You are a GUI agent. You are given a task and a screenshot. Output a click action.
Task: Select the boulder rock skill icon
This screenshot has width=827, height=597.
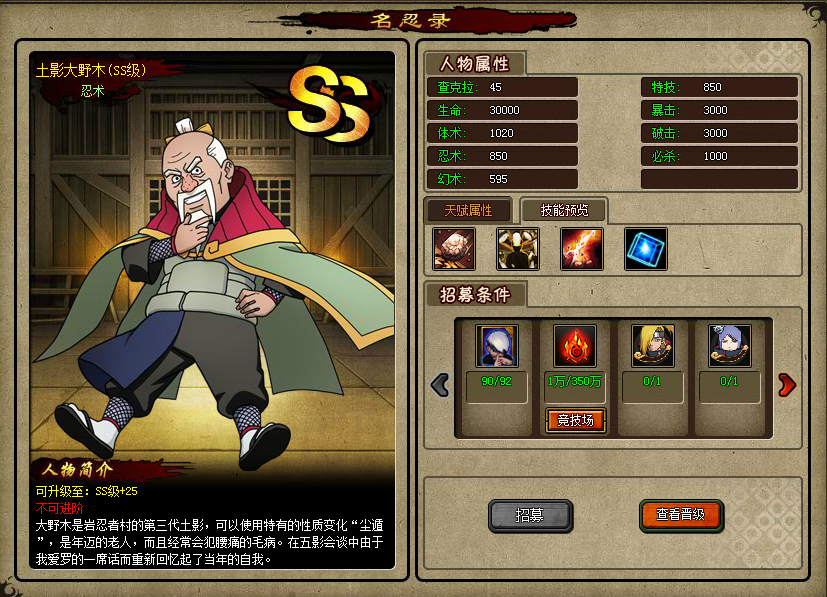(454, 249)
